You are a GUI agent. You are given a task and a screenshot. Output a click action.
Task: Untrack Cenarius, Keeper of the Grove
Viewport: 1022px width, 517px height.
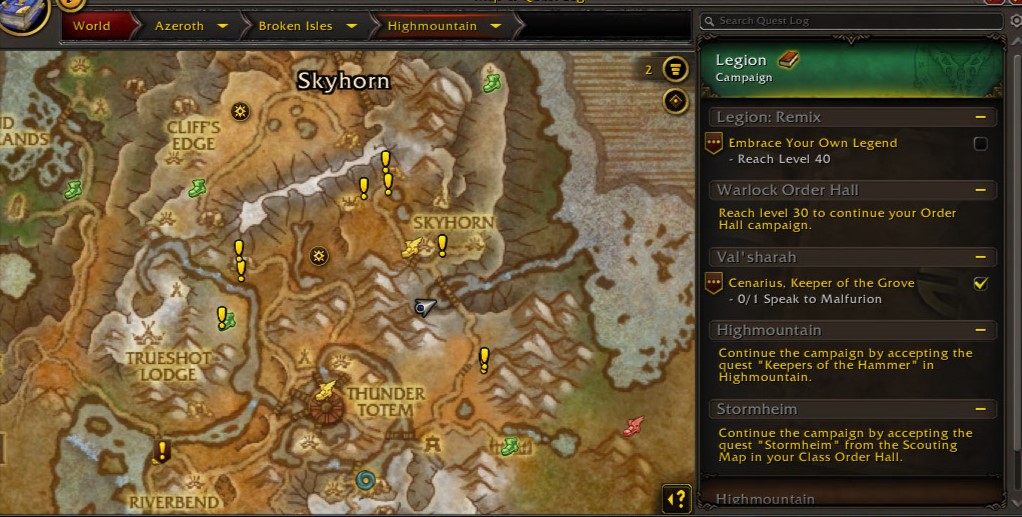pos(980,284)
